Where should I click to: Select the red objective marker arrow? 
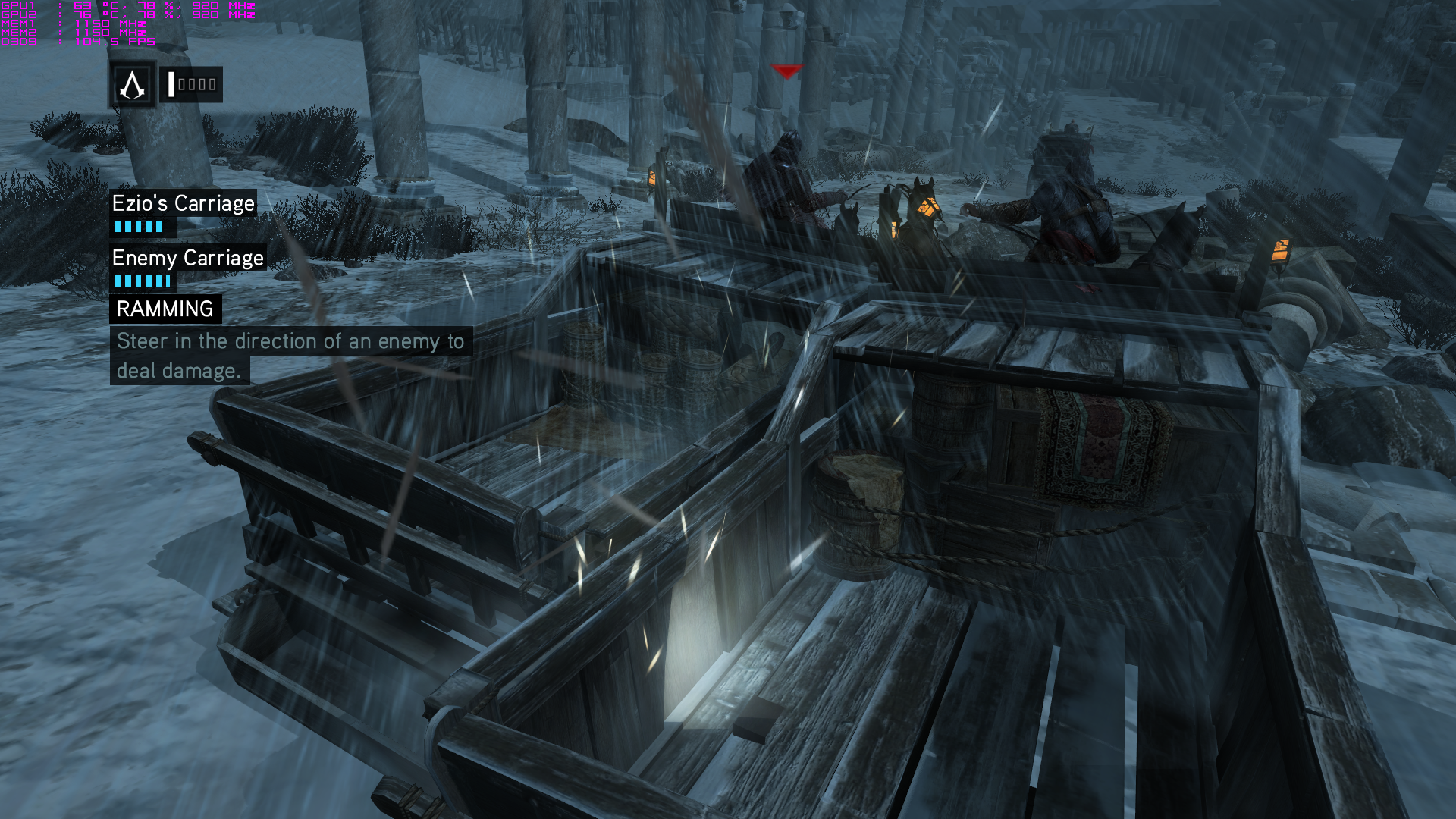tap(786, 71)
